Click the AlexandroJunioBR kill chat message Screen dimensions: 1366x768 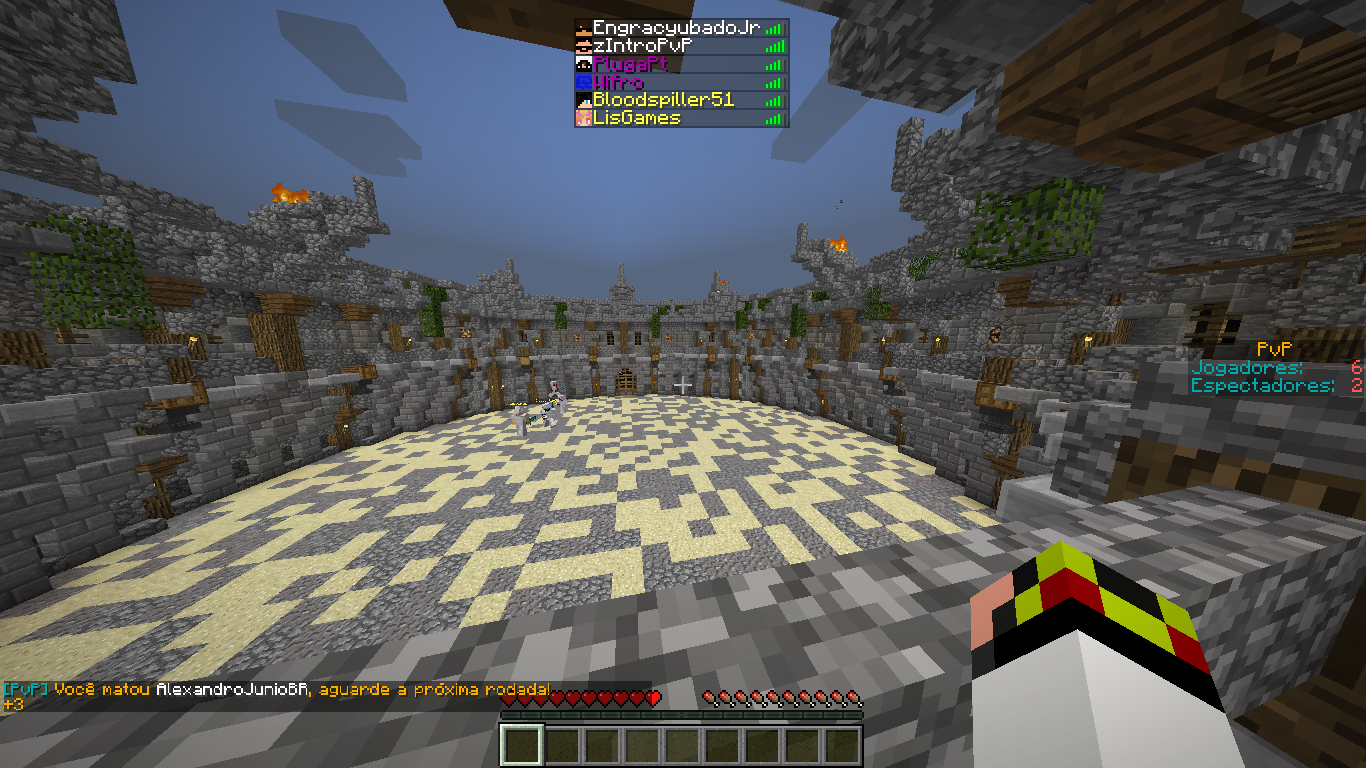pos(277,690)
